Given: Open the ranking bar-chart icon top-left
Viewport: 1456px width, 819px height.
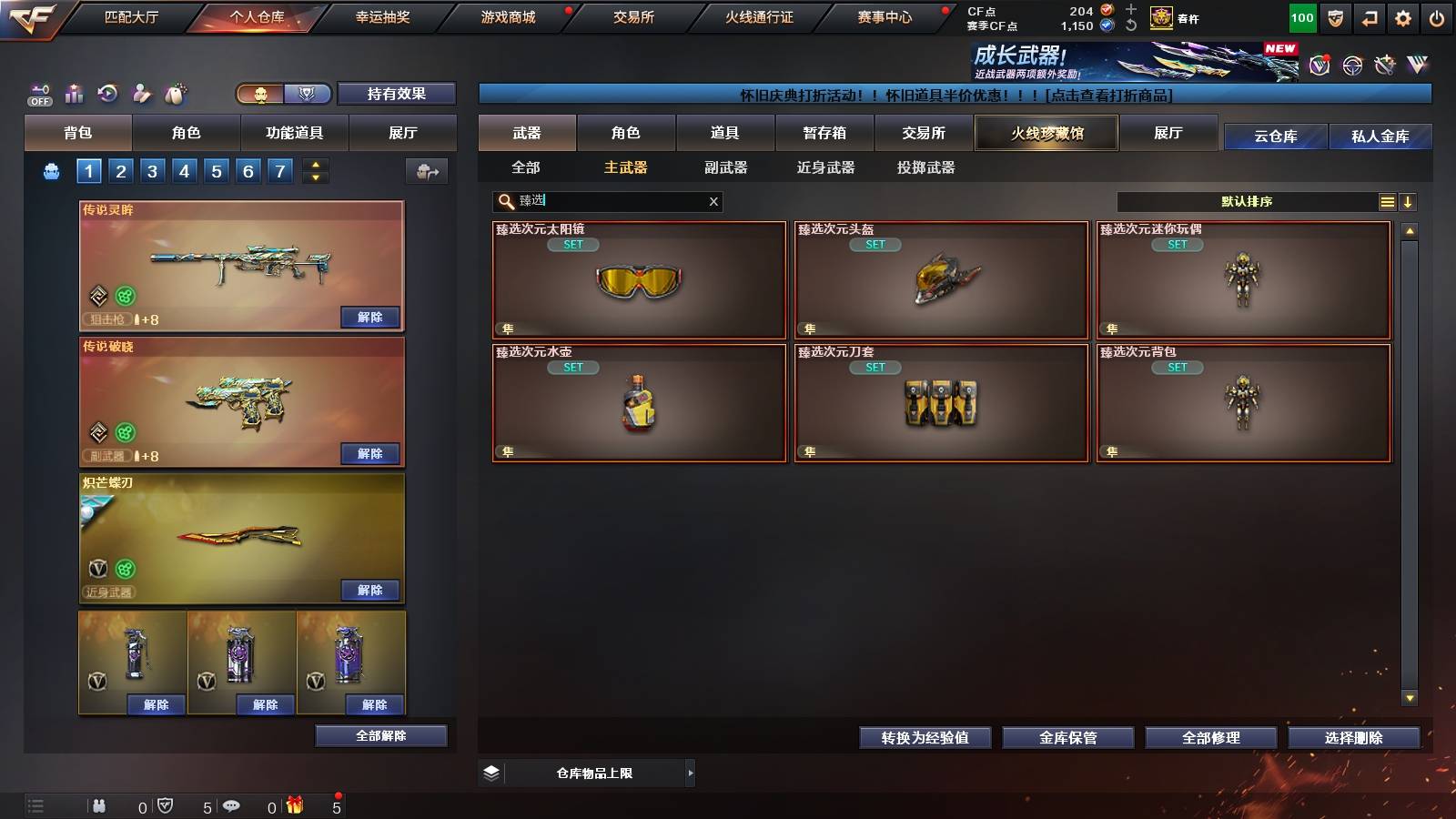Looking at the screenshot, I should (x=73, y=93).
